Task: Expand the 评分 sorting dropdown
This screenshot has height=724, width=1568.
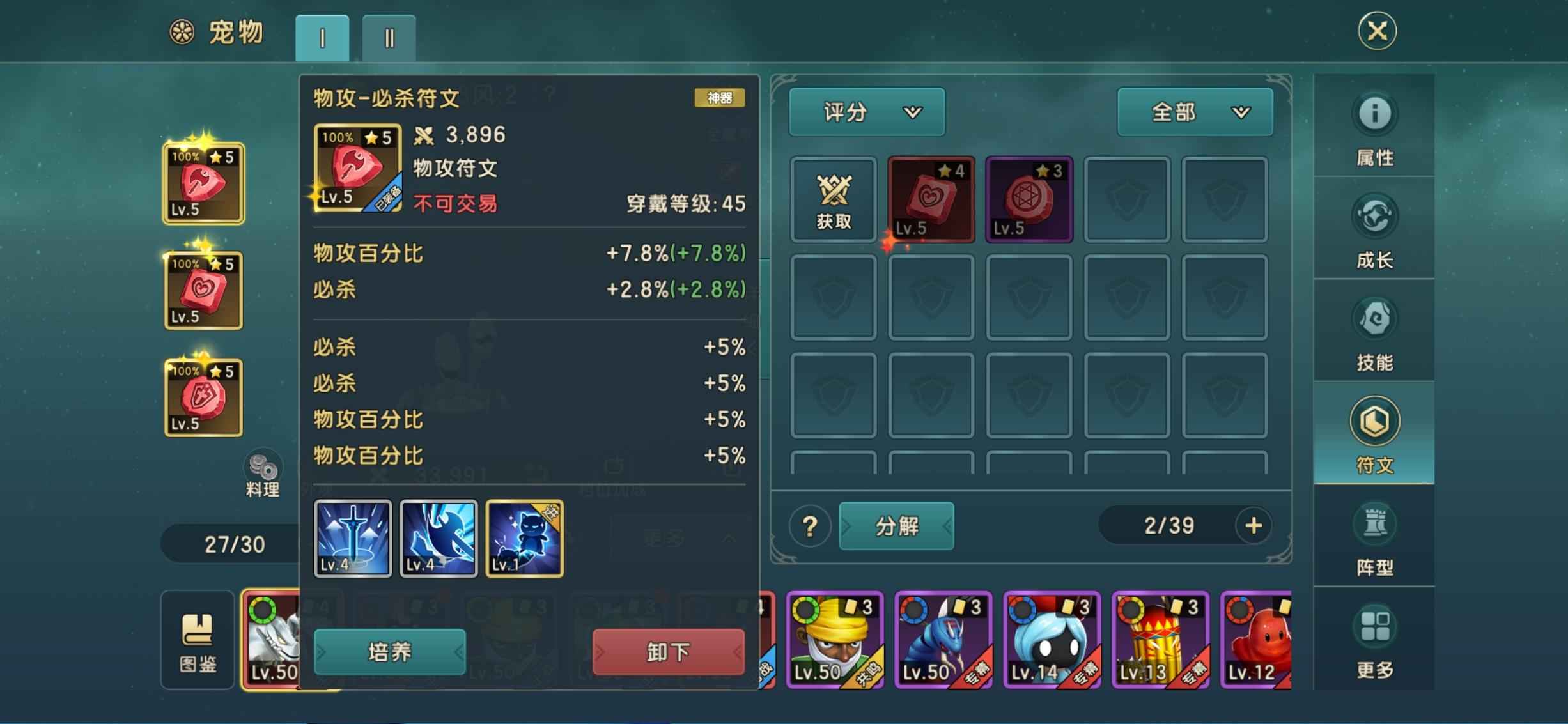Action: pos(866,112)
